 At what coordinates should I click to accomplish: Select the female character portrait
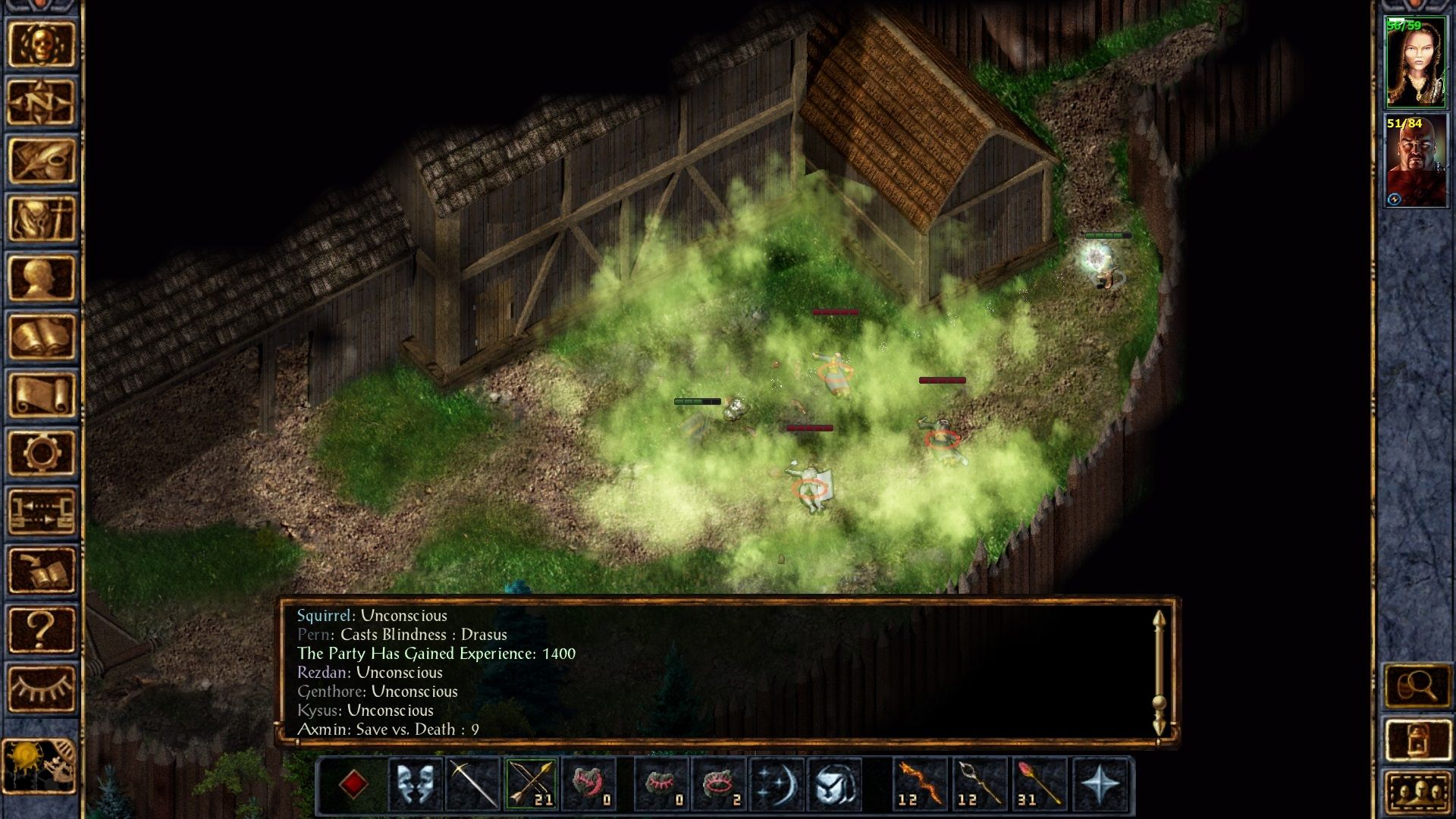(1415, 63)
